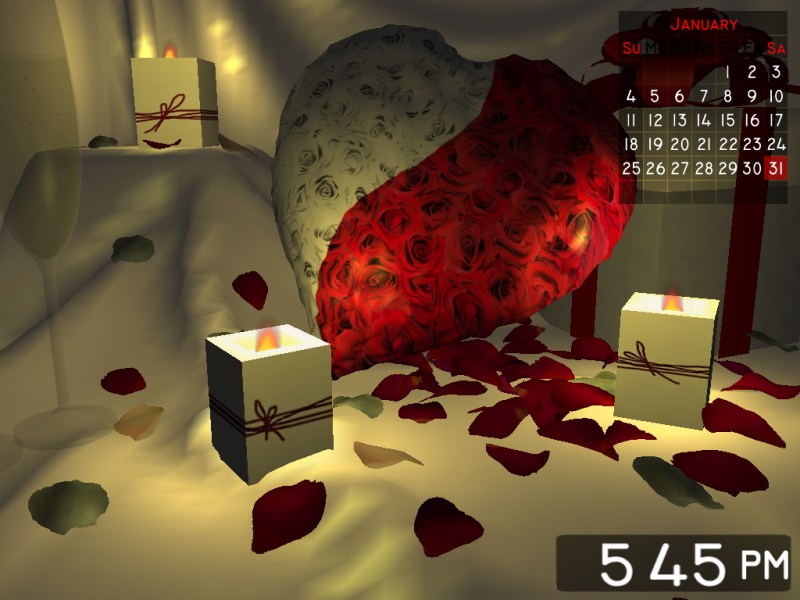Image resolution: width=800 pixels, height=600 pixels.
Task: Pick the 22nd on the calendar
Action: point(728,144)
